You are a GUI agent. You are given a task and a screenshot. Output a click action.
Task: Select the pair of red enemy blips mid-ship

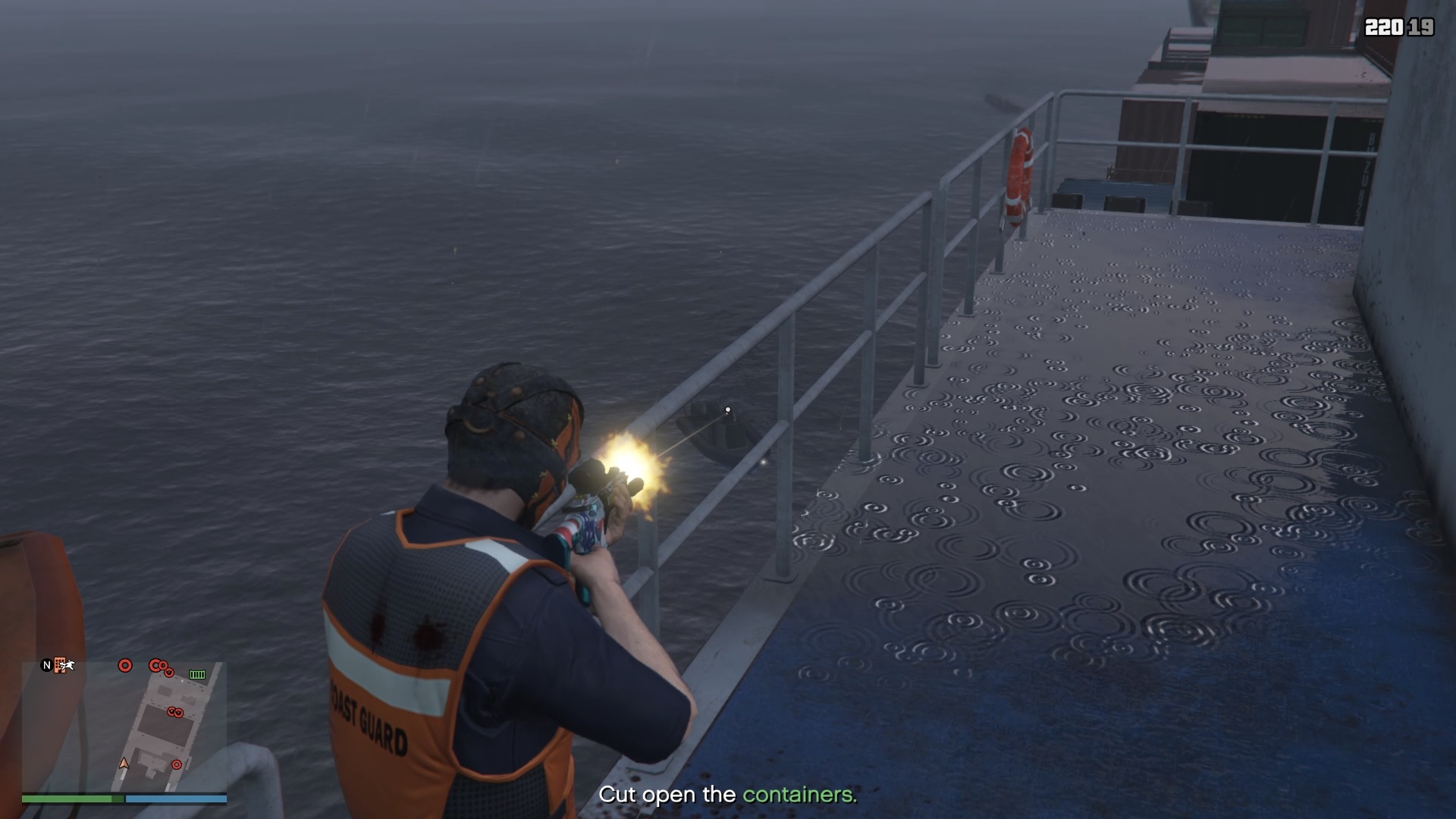[176, 711]
